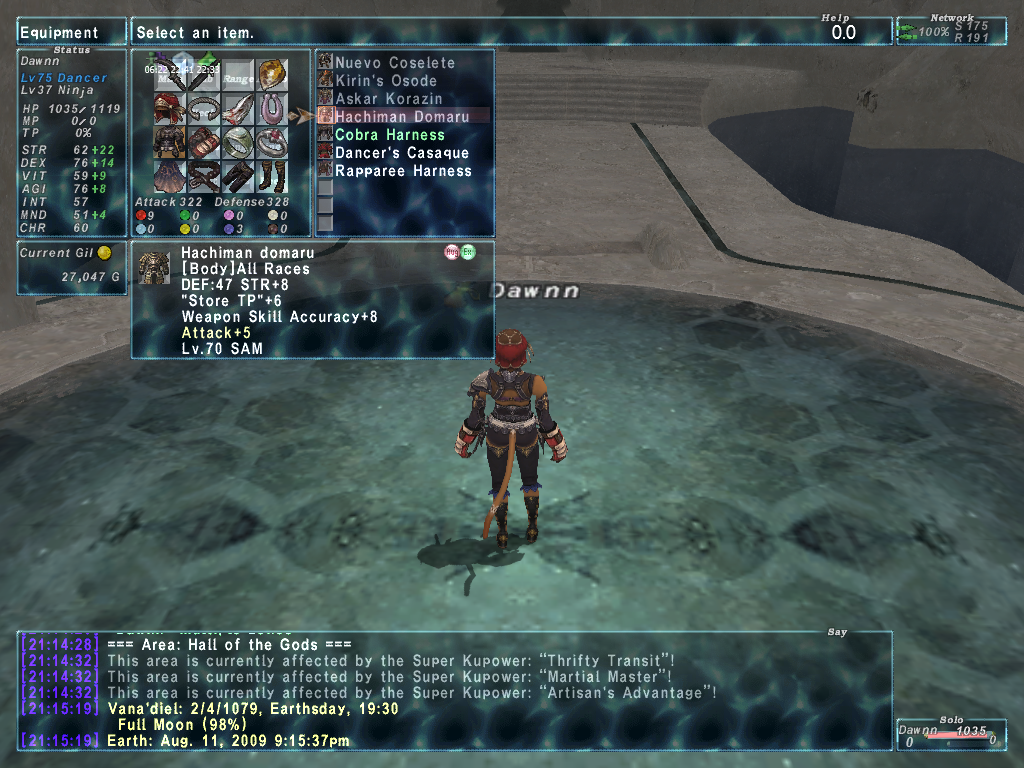Screen dimensions: 1024x768
Task: Open the red bandana head slot
Action: [x=169, y=108]
